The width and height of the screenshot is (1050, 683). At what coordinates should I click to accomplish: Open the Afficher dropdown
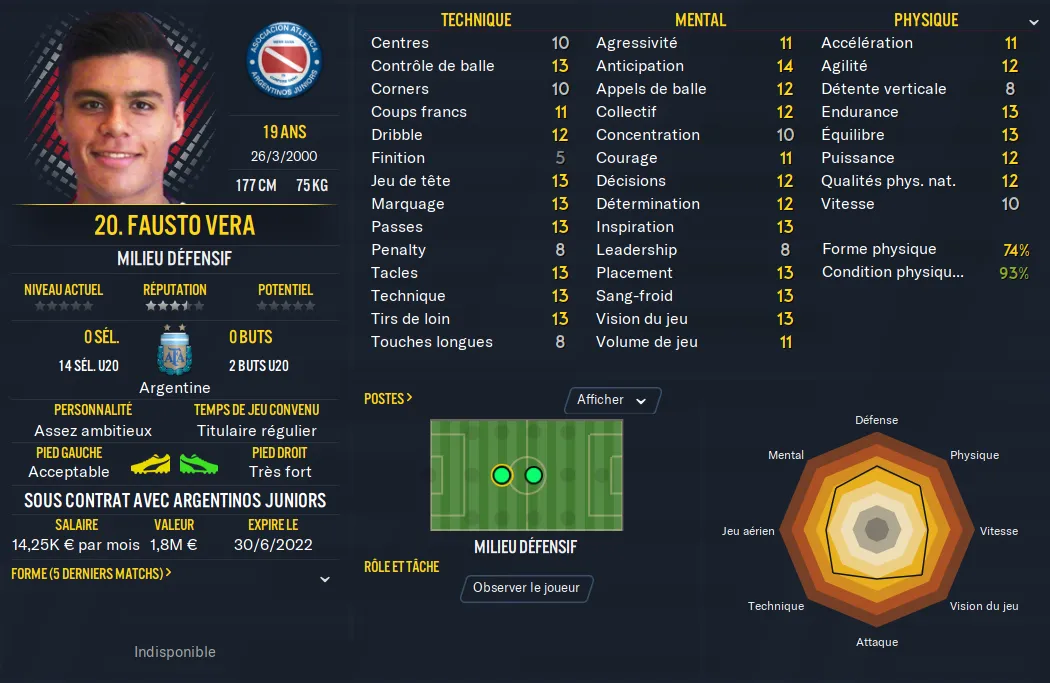pyautogui.click(x=612, y=400)
